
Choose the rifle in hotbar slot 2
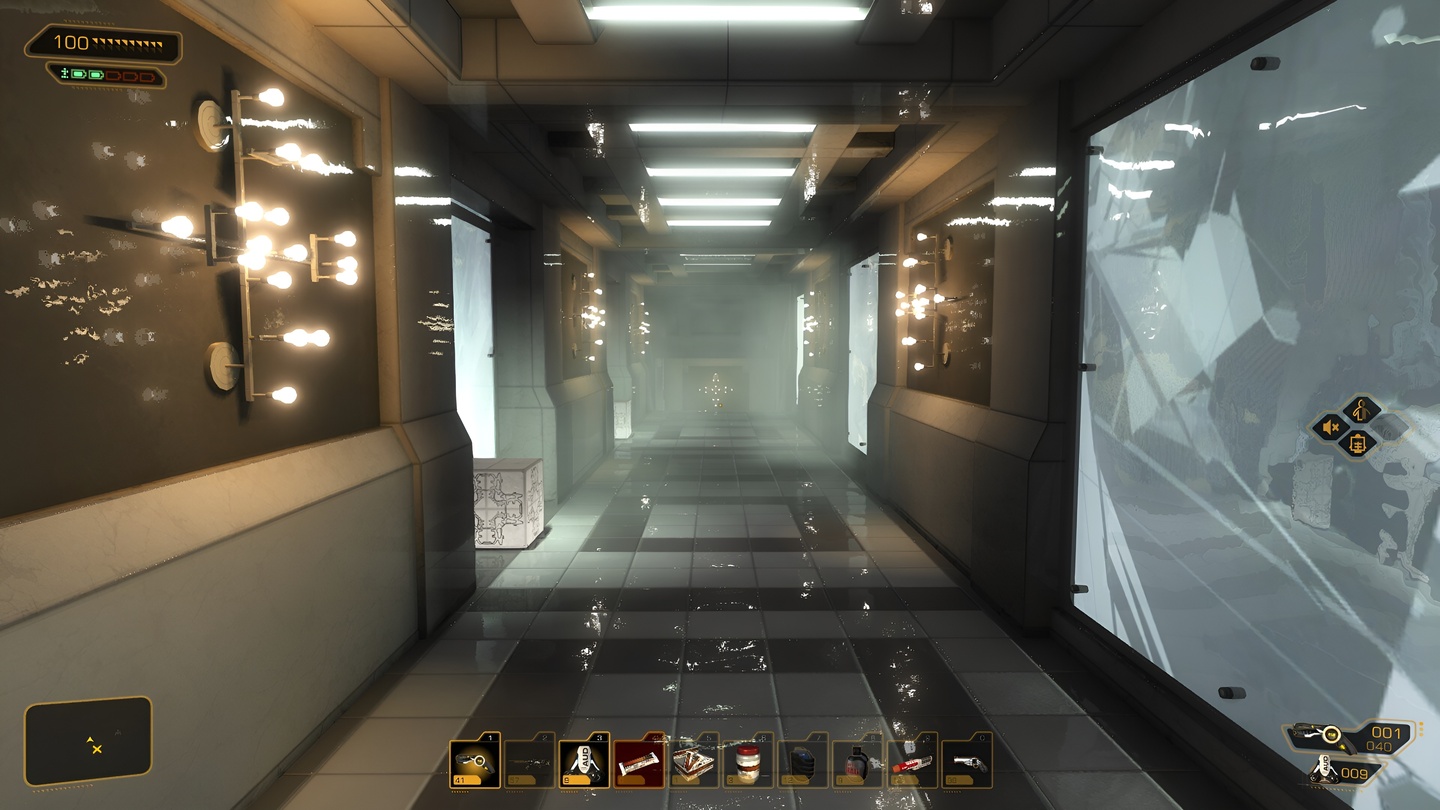click(x=529, y=764)
